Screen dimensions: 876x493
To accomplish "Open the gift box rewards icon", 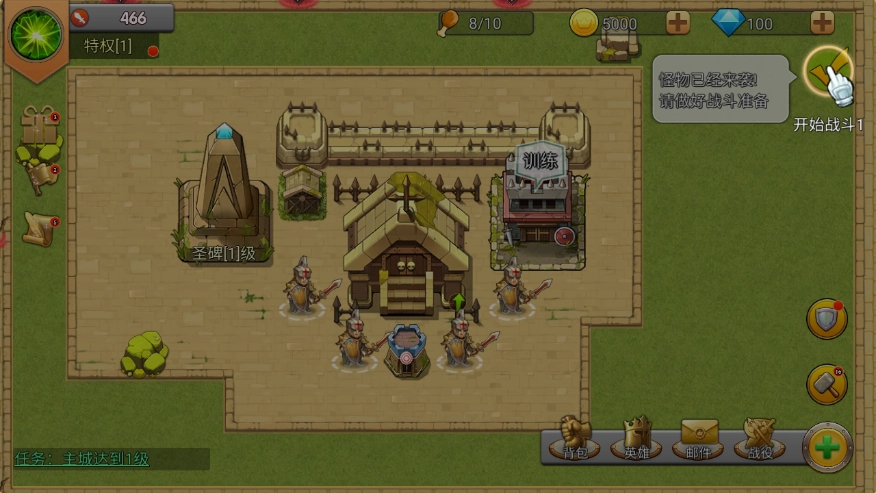I will click(x=39, y=127).
